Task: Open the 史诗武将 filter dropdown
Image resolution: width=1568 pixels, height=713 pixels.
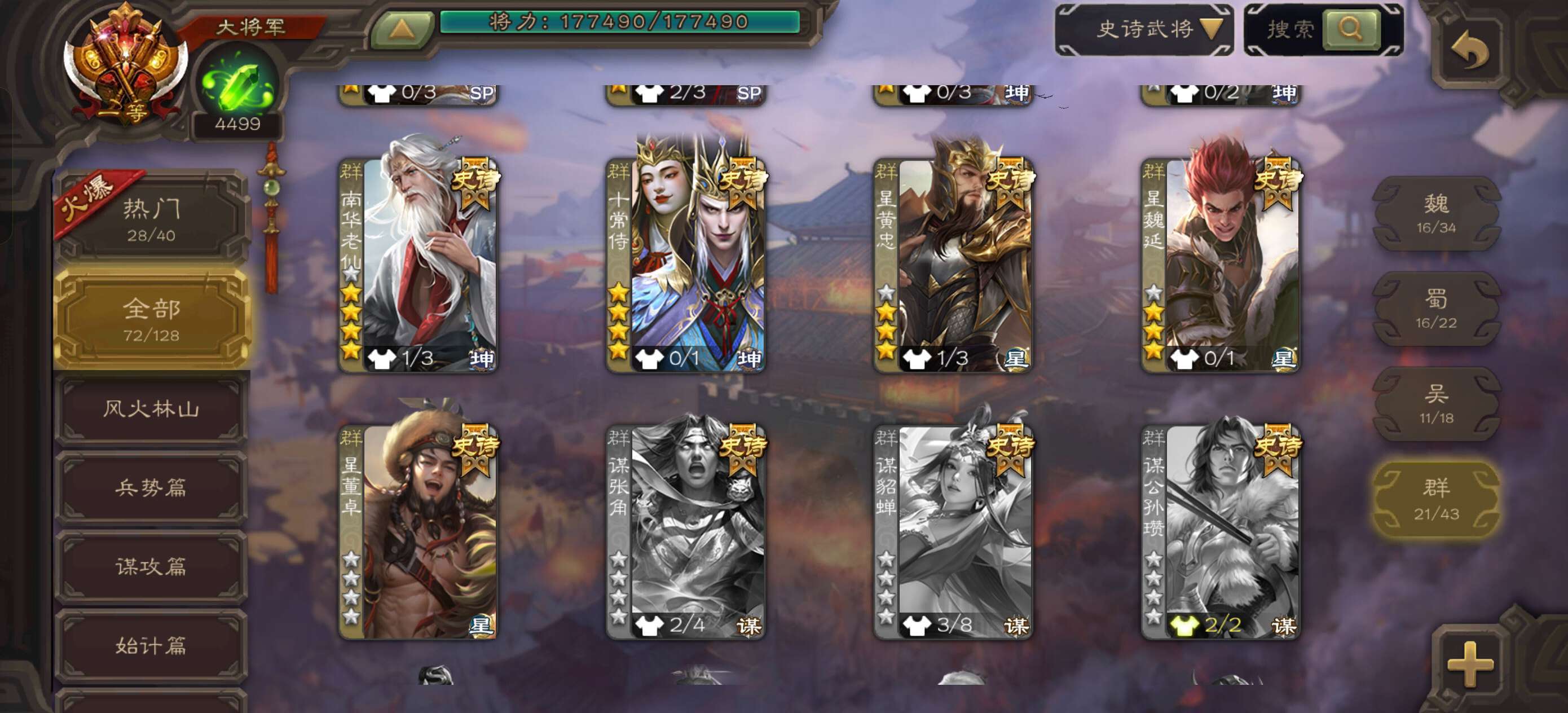Action: coord(1144,29)
